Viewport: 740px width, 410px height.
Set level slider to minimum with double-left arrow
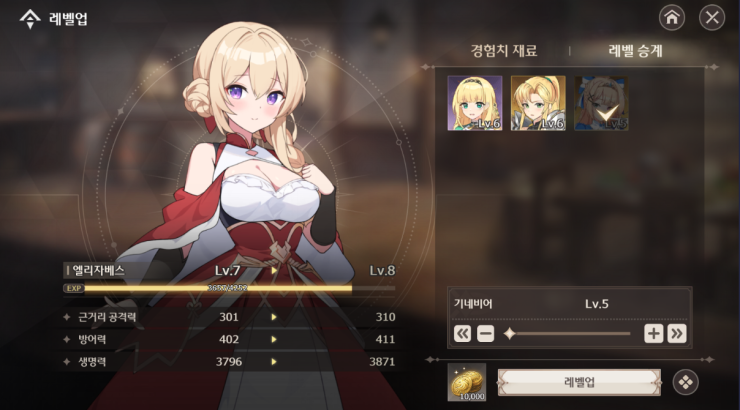[x=462, y=333]
